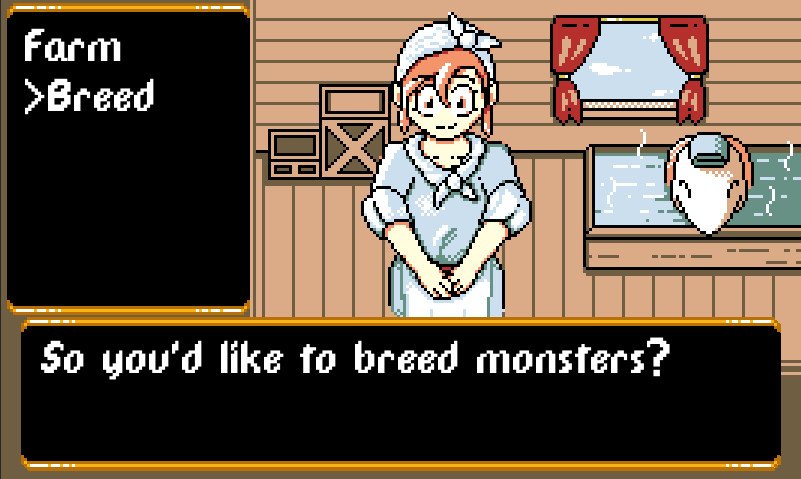Select the Farm menu option
The height and width of the screenshot is (479, 801).
[72, 47]
